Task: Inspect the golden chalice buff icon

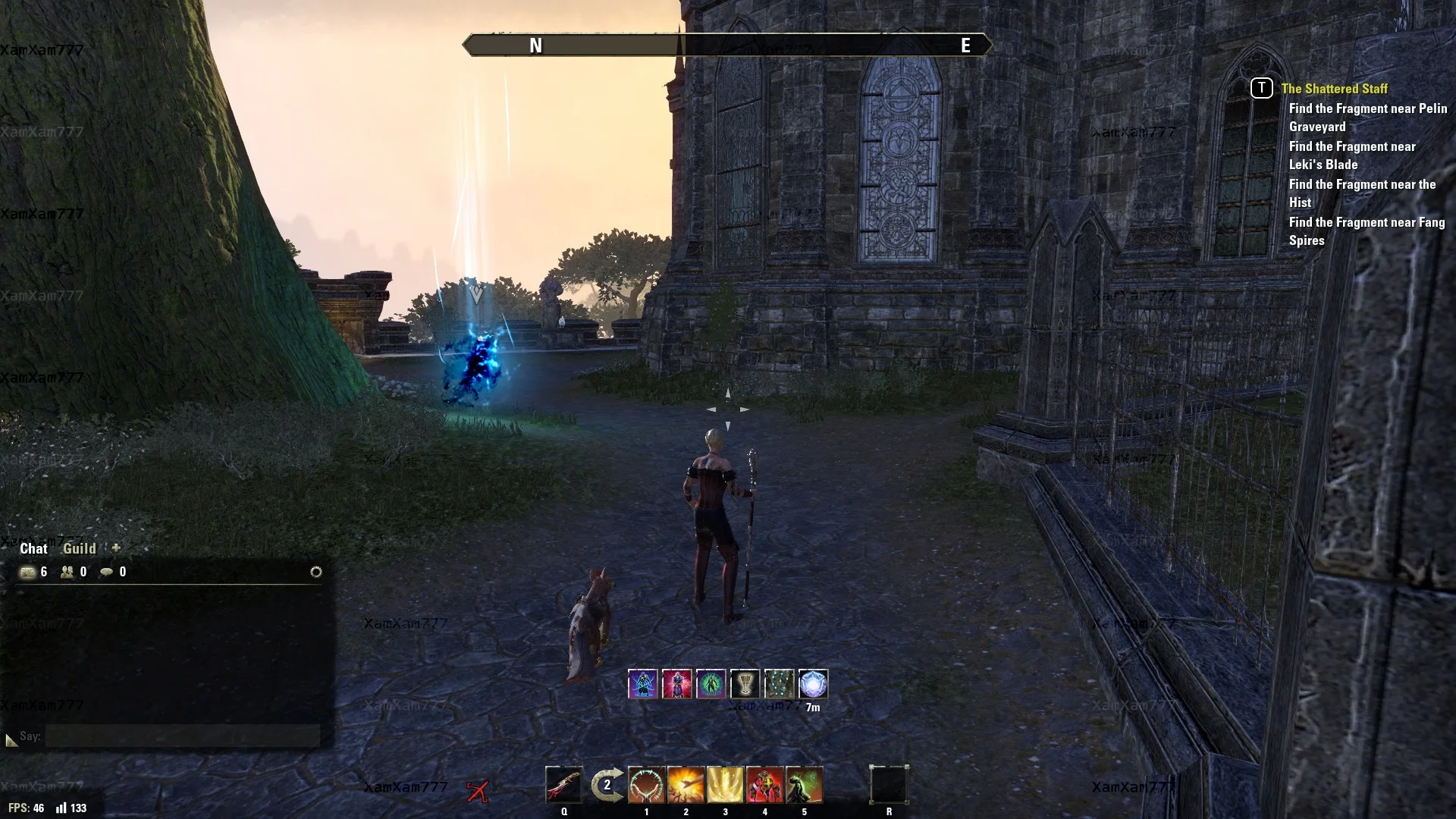Action: pyautogui.click(x=745, y=684)
